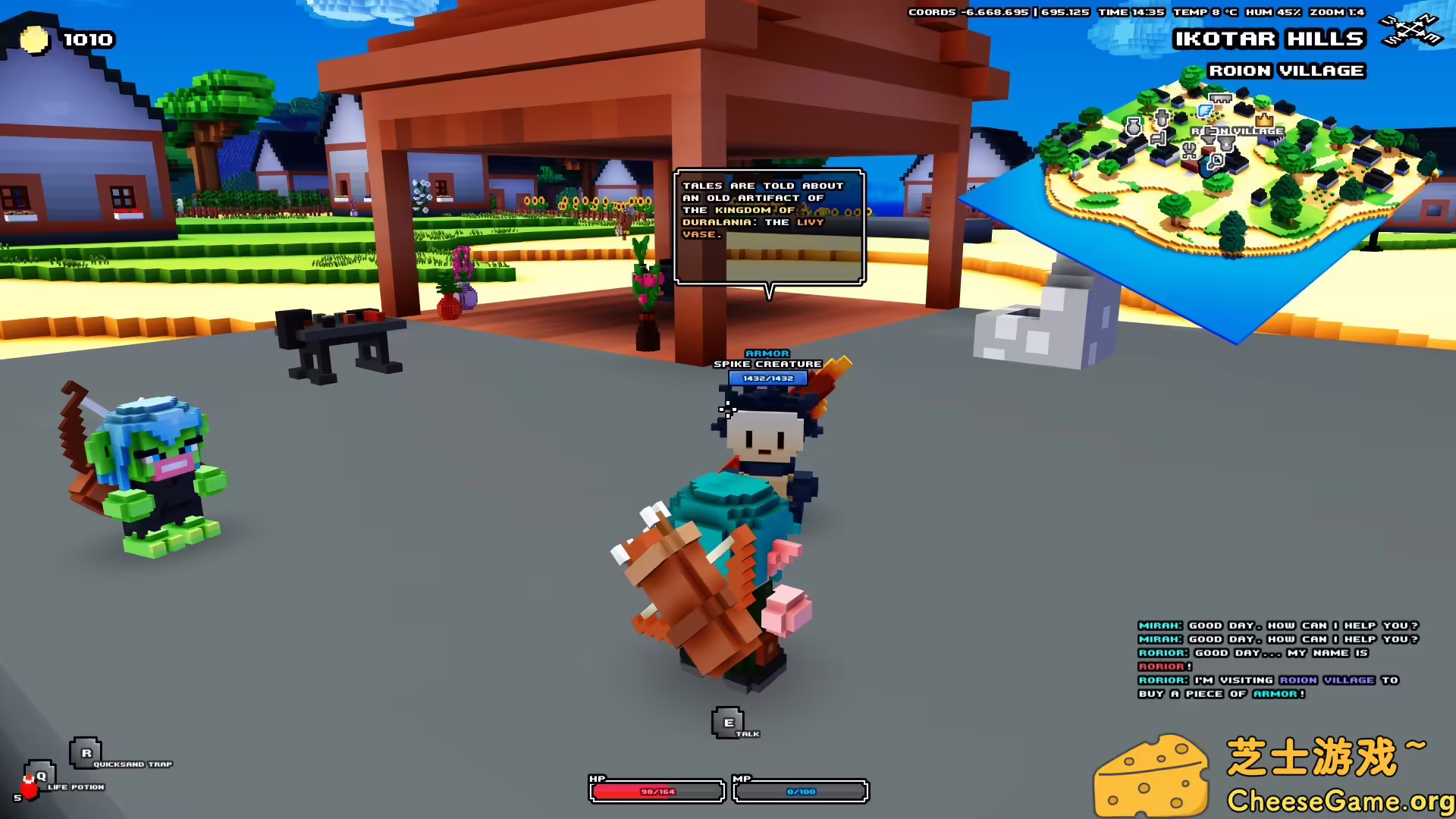
Task: Click the crossed-wrench crafting icon on the map
Action: tap(1189, 150)
